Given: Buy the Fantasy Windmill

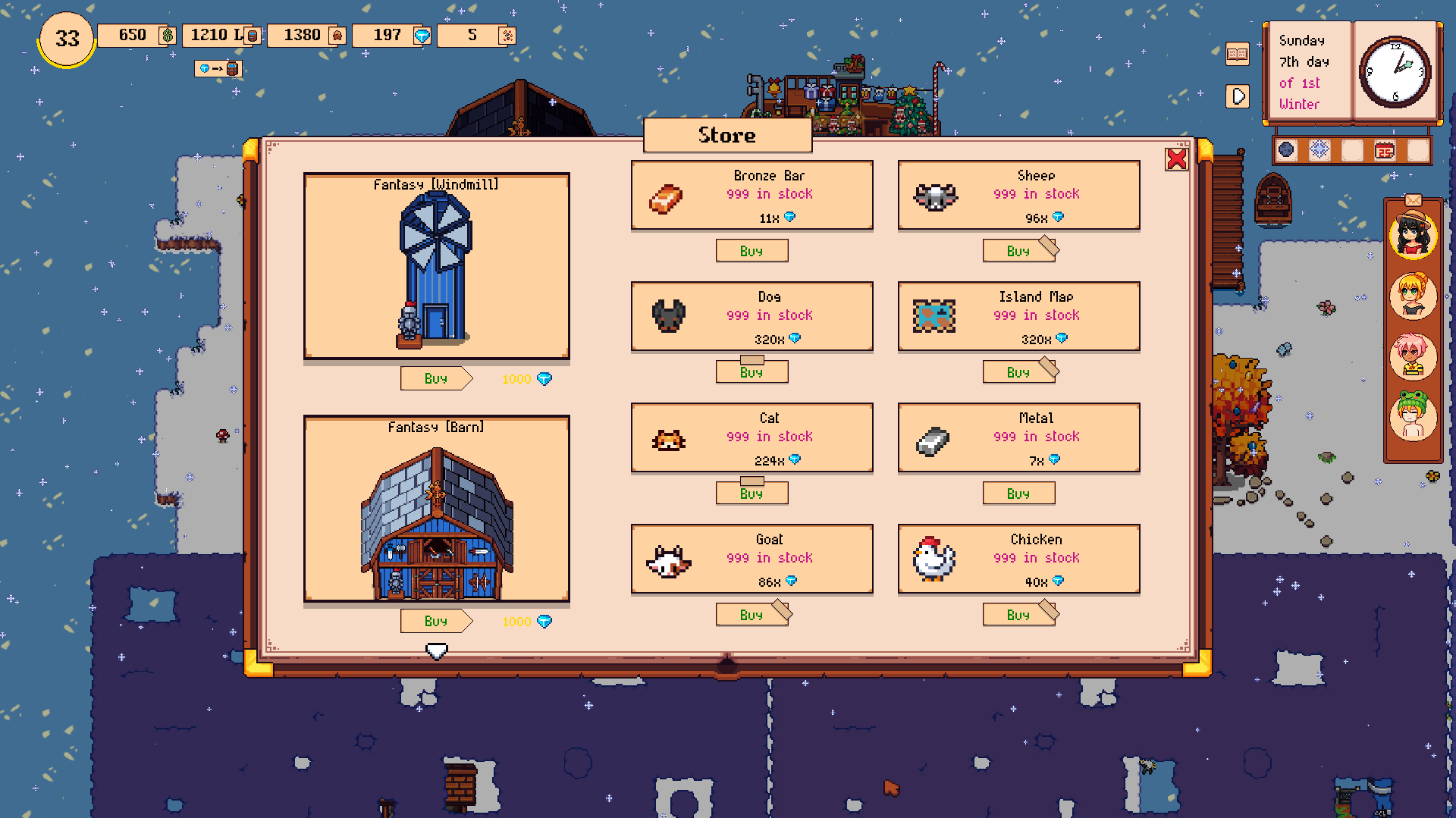Looking at the screenshot, I should coord(435,378).
